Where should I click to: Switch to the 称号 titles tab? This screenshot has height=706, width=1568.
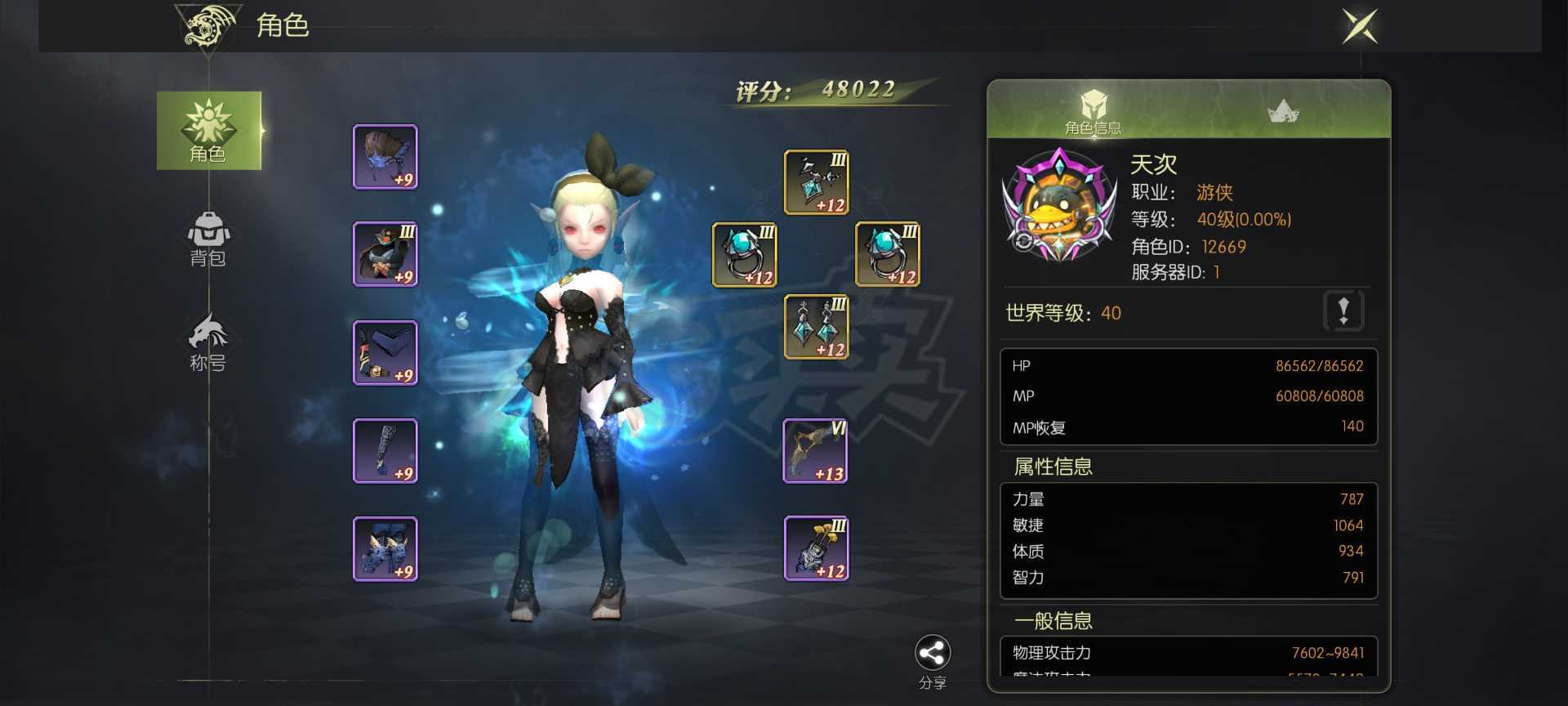pos(208,341)
